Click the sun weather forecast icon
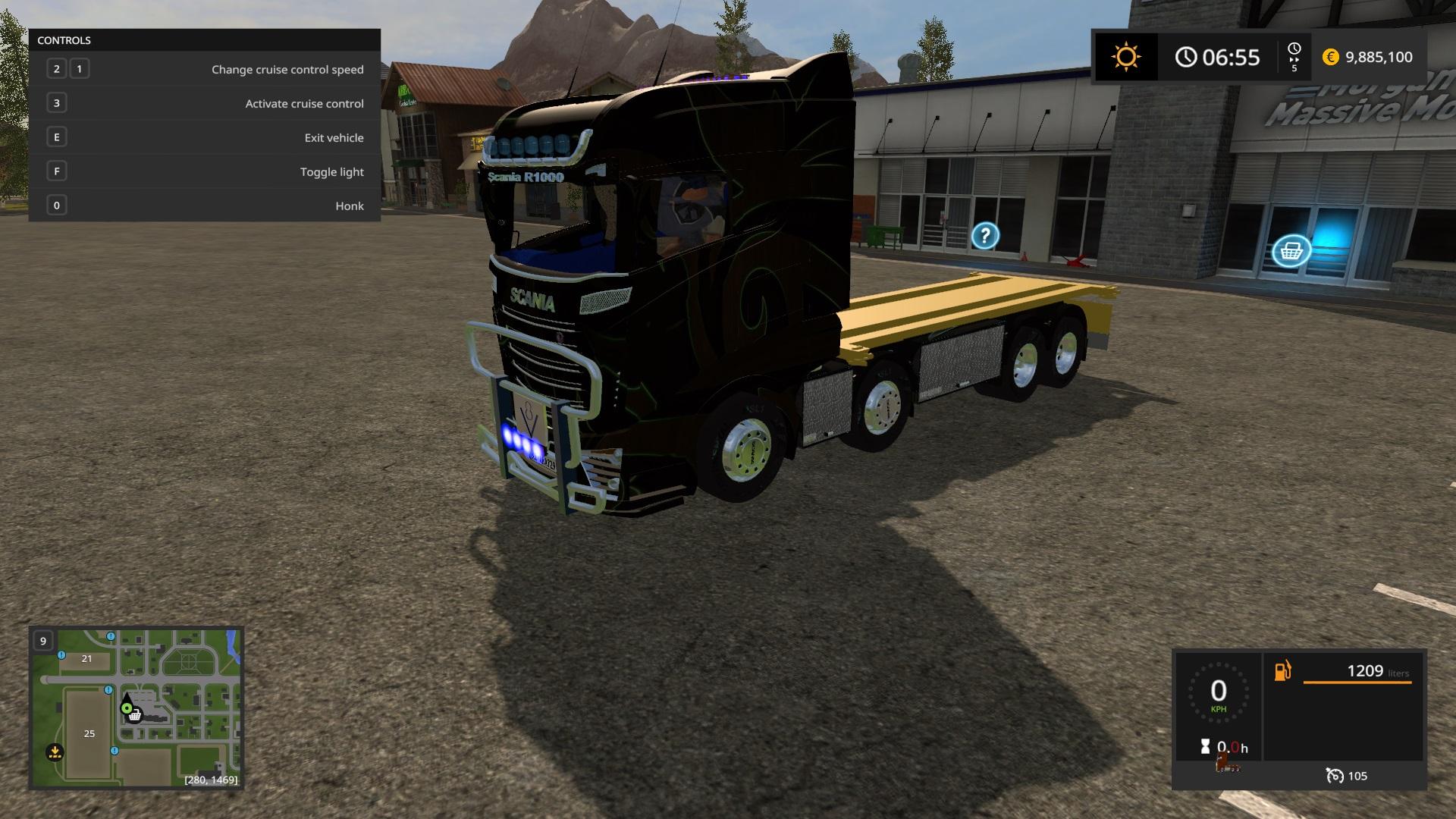Screen dimensions: 1456x819 (x=1125, y=57)
